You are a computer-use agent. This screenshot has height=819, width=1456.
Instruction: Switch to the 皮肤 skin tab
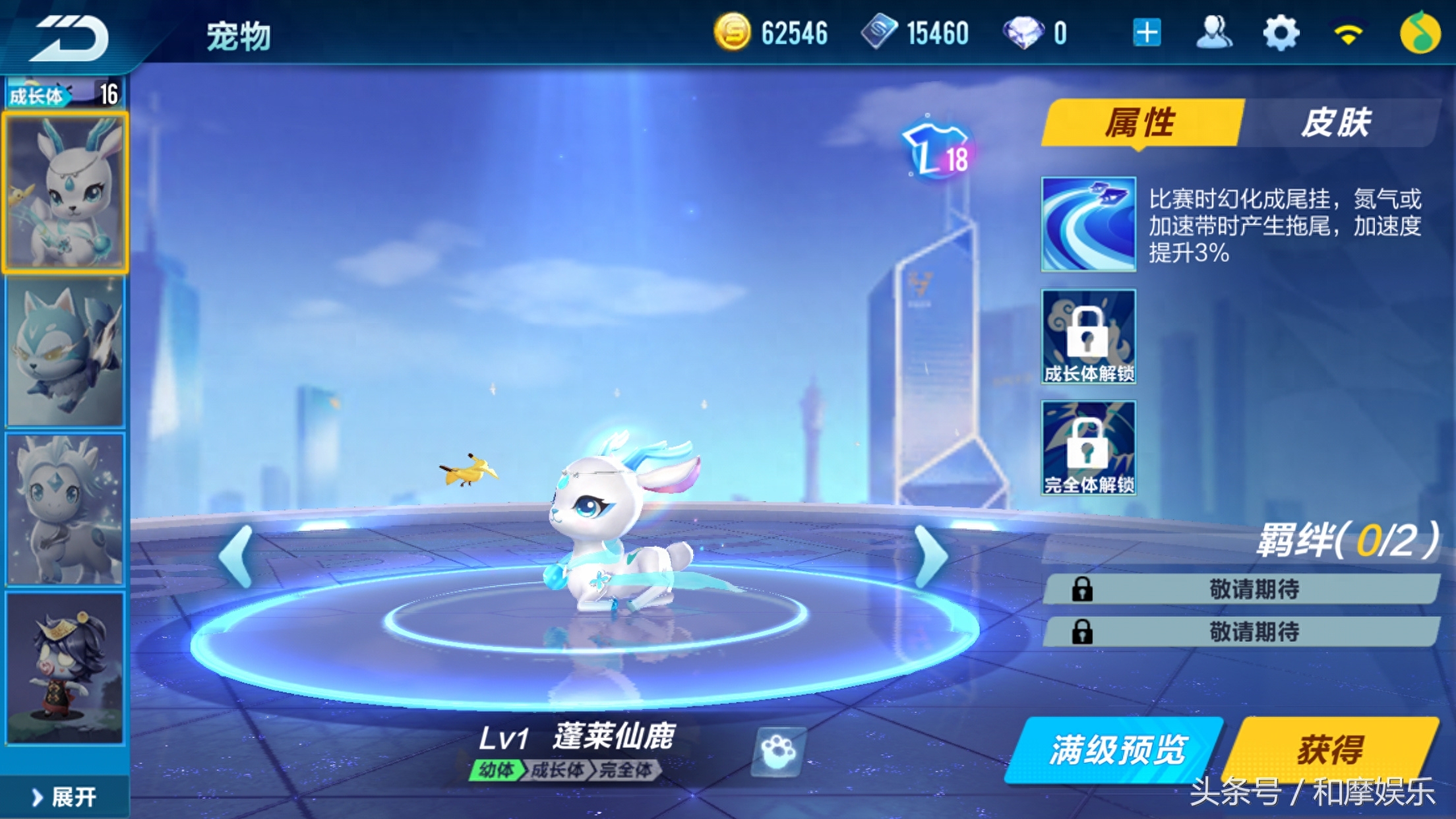(1337, 123)
